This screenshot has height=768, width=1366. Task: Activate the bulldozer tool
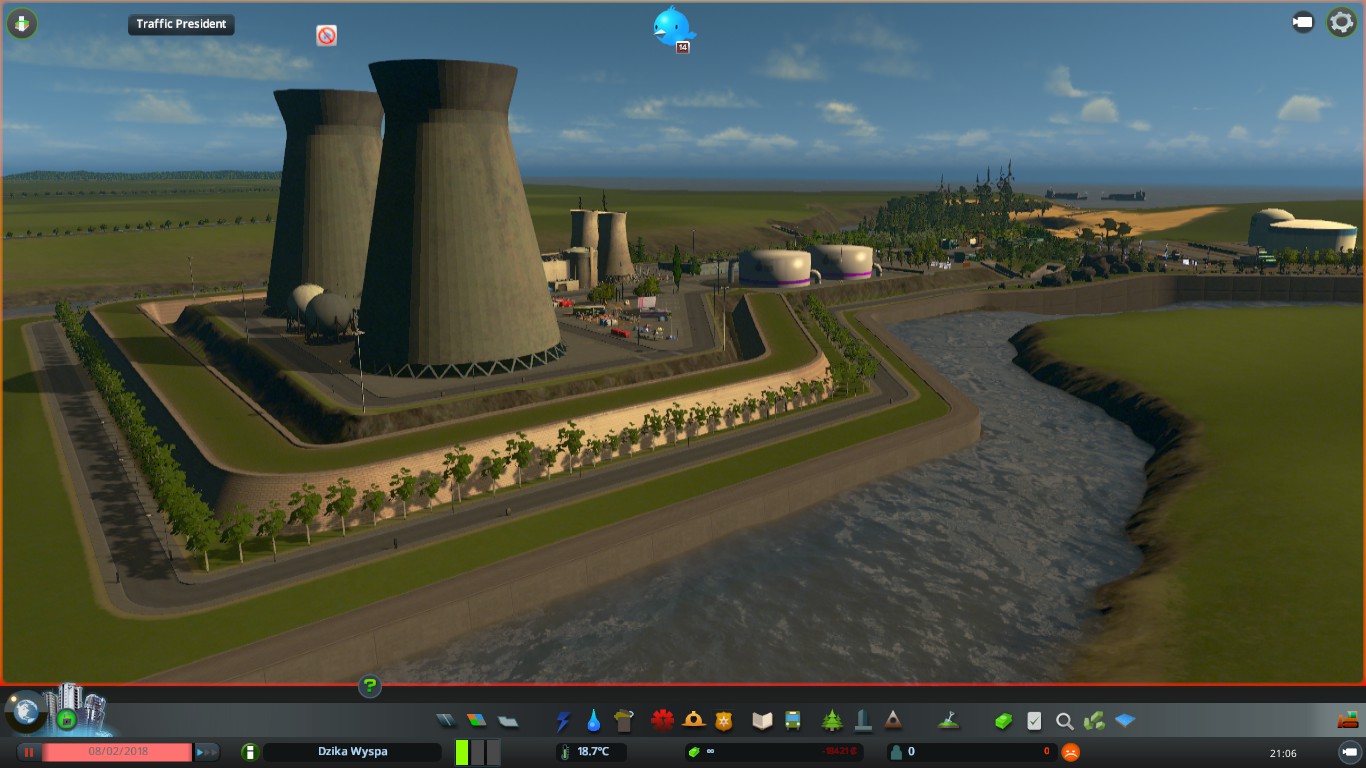click(1349, 720)
